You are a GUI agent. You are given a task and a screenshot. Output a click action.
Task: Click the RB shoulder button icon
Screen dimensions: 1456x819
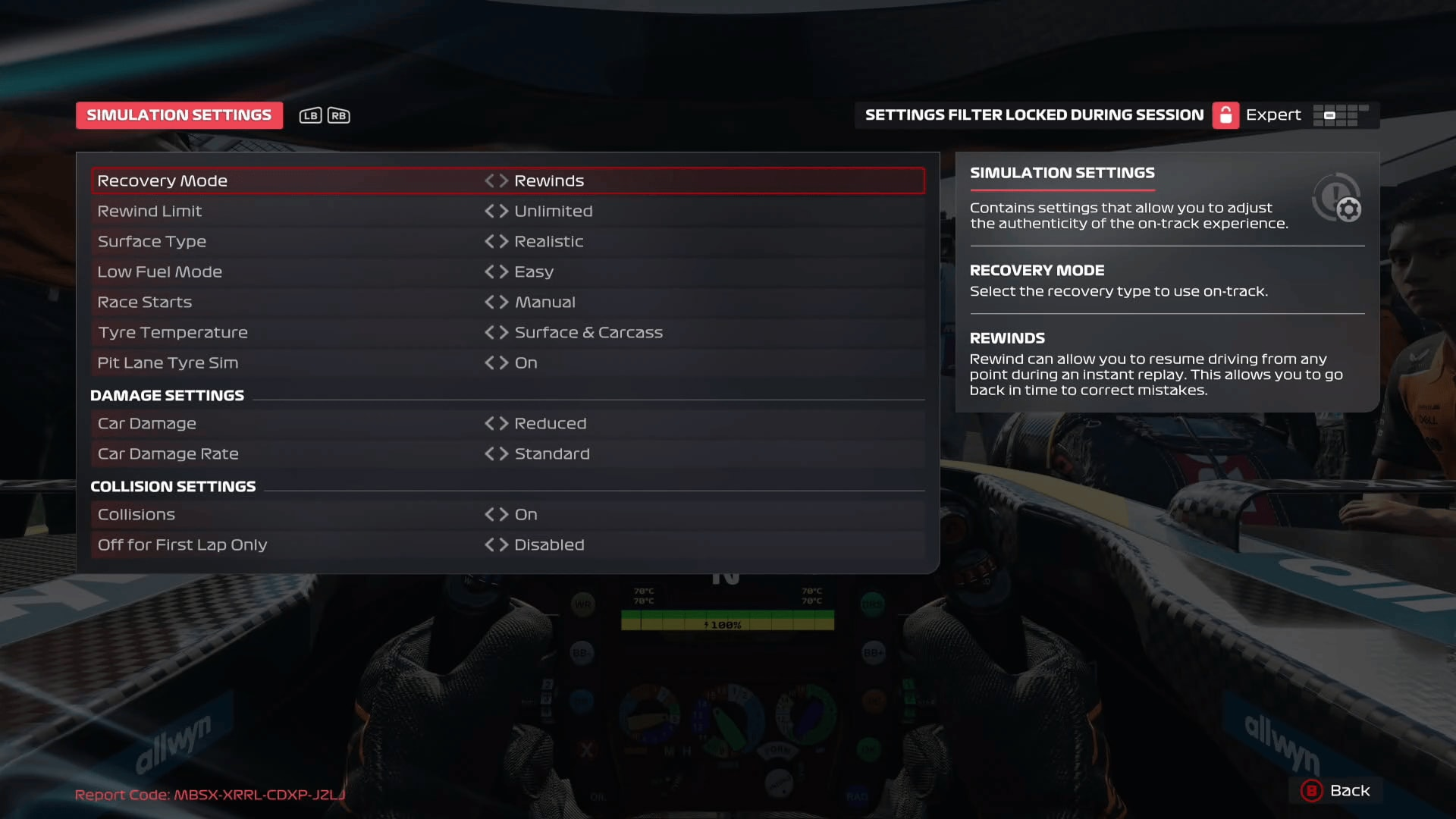pyautogui.click(x=338, y=115)
